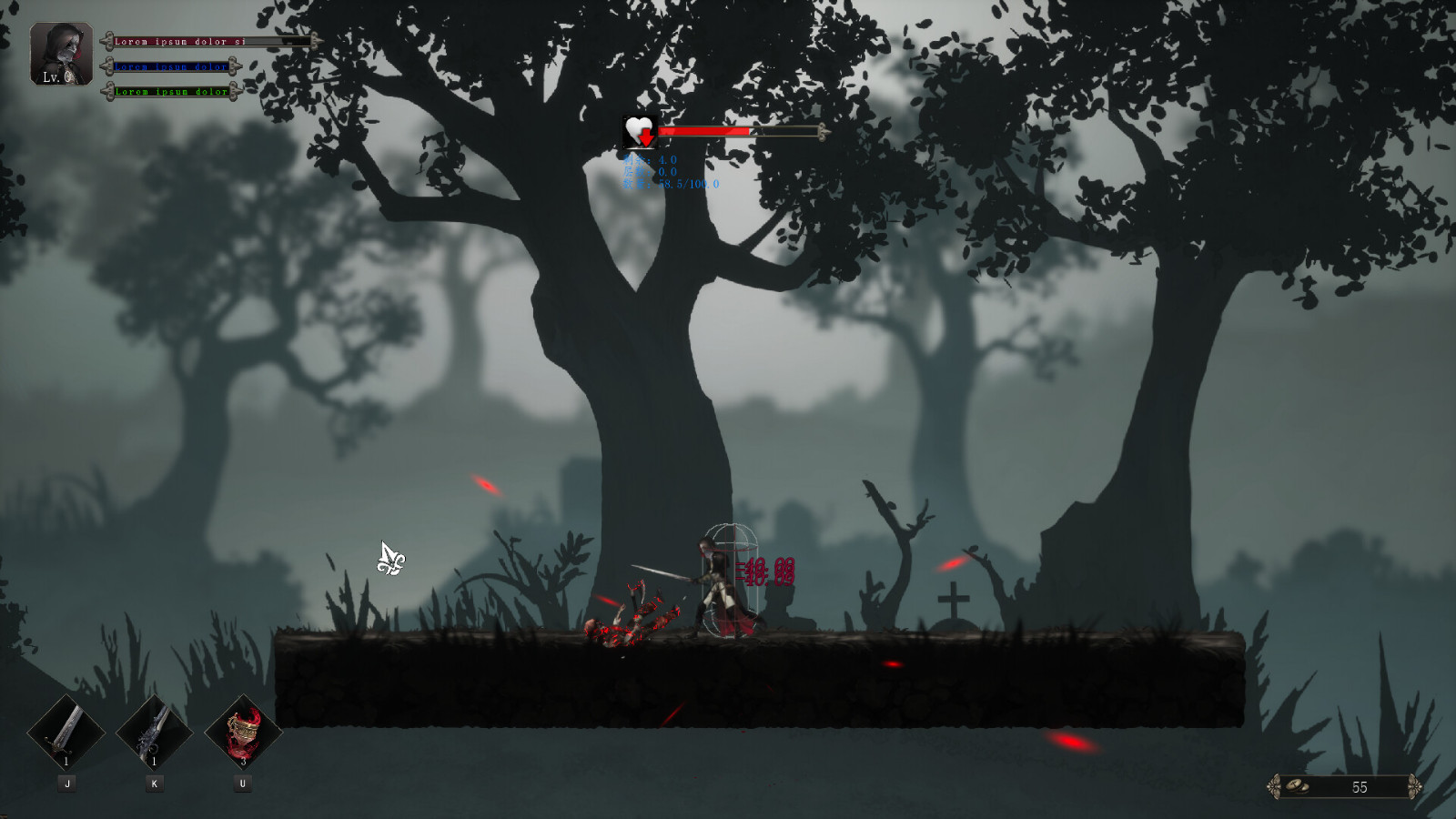Toggle the green stamina bar display
The image size is (1456, 819).
(173, 91)
